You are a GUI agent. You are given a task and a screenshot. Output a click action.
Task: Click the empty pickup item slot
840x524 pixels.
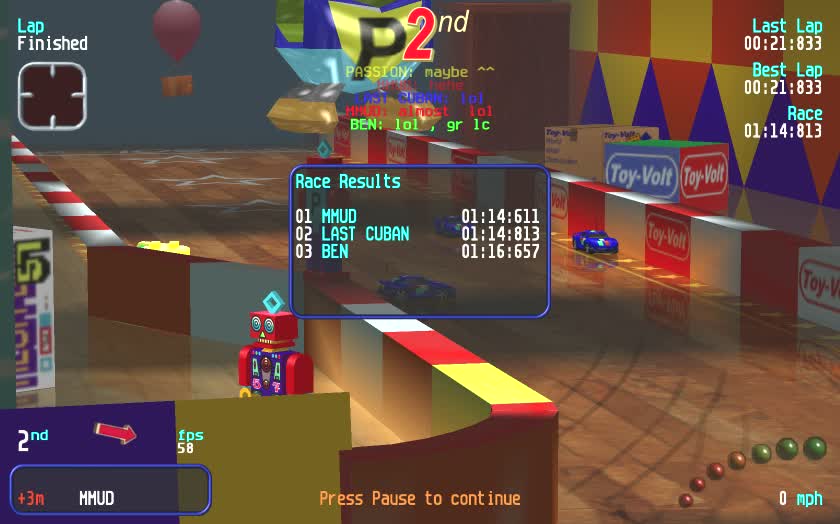click(52, 96)
